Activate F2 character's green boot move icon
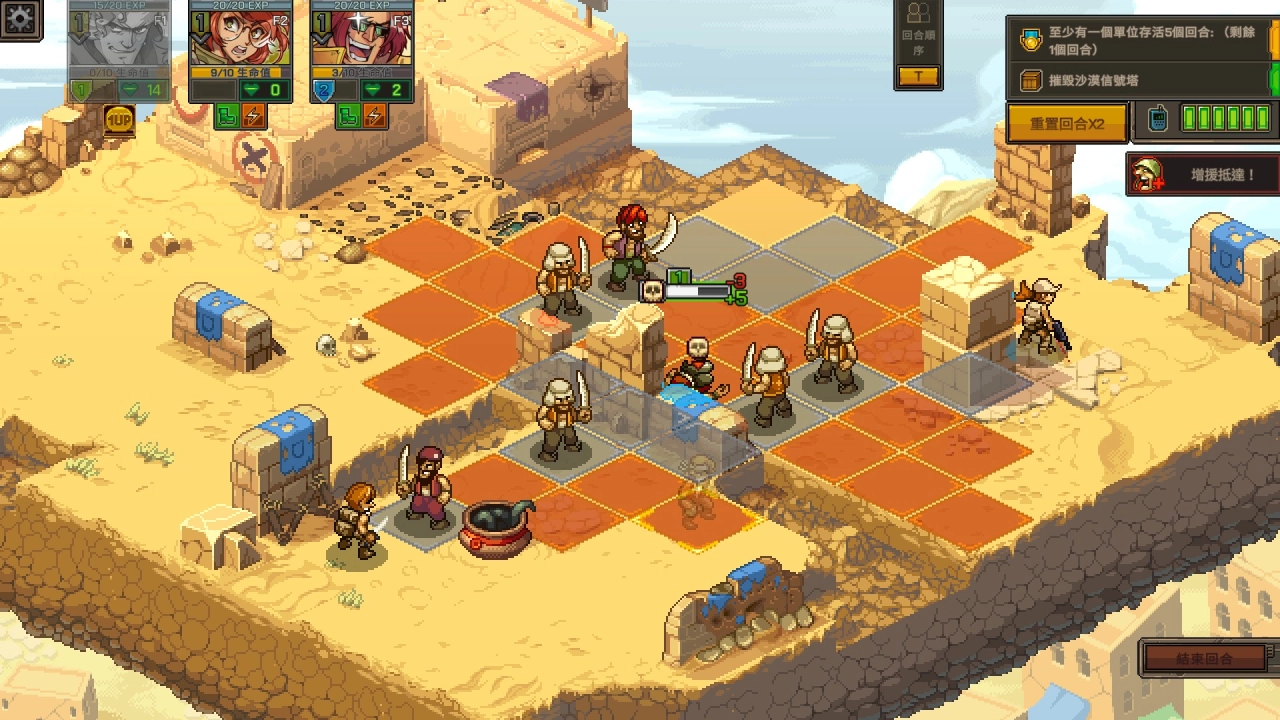Image resolution: width=1280 pixels, height=720 pixels. (227, 116)
